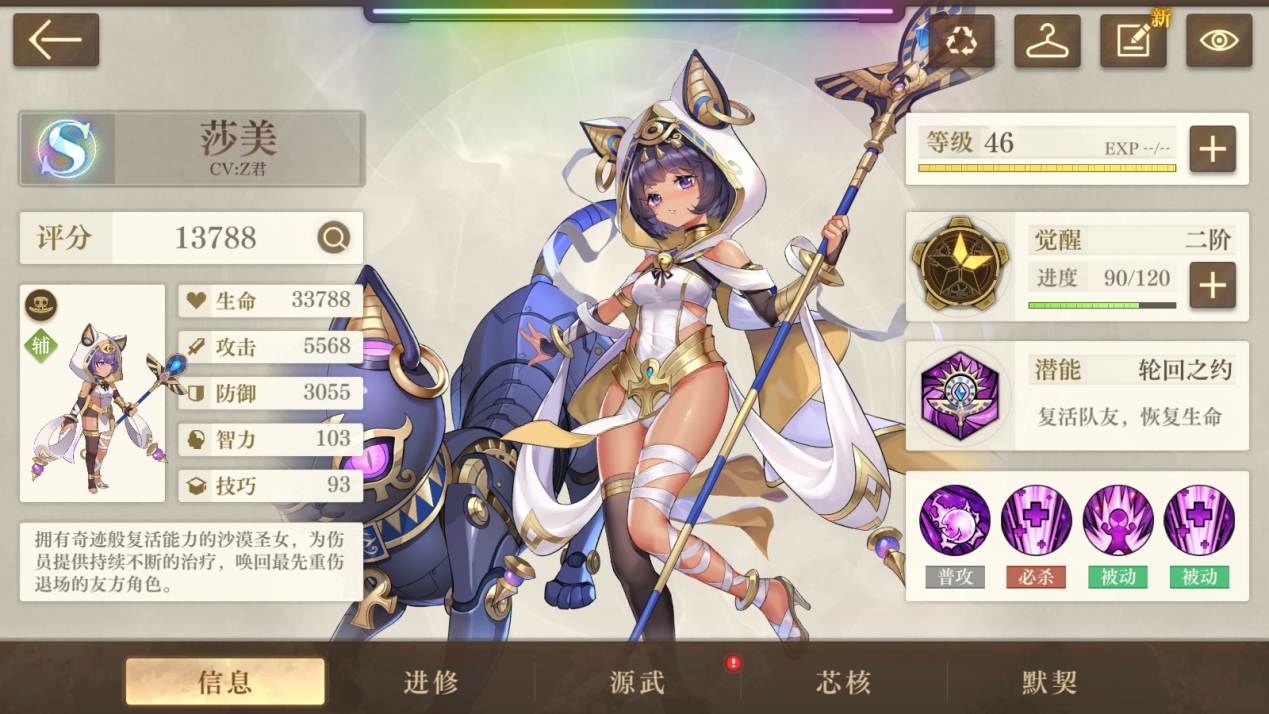1269x714 pixels.
Task: Switch to the 芯核 tab
Action: [844, 682]
